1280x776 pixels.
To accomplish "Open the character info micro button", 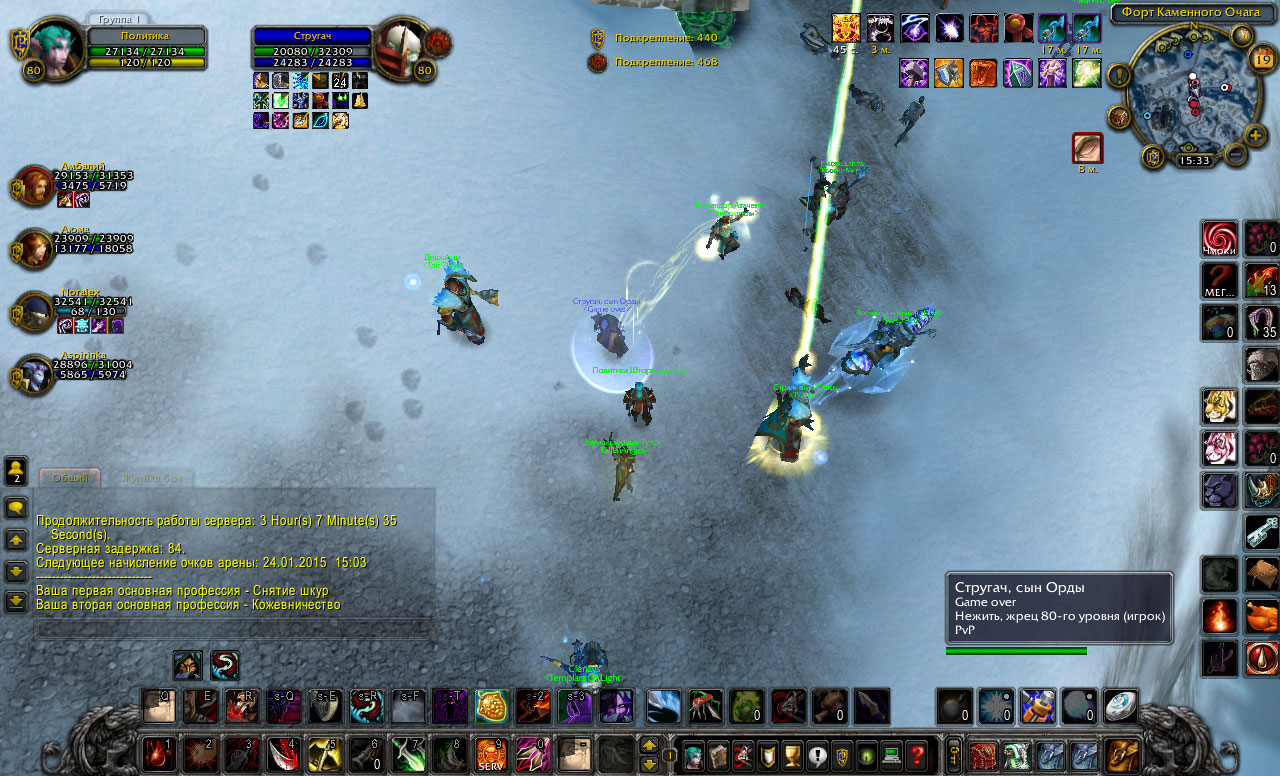I will point(692,754).
